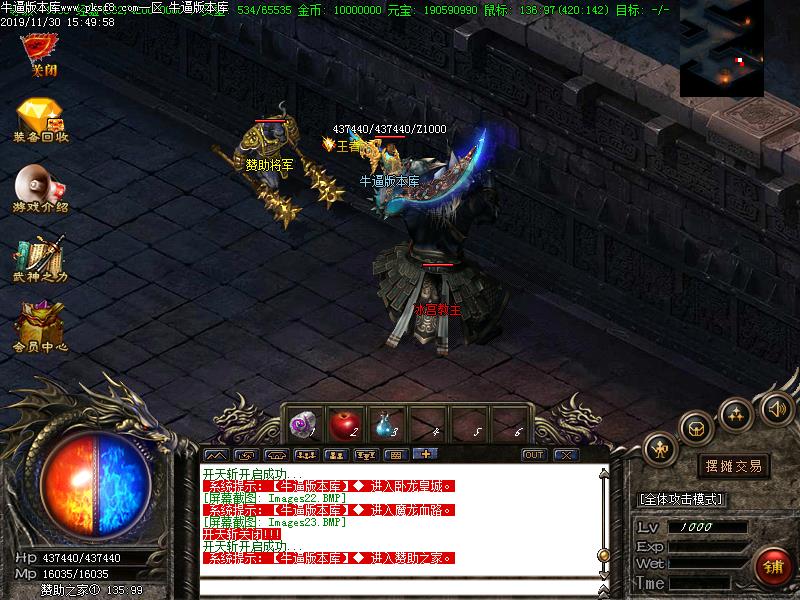Toggle the 全体攻击模式 attack mode label
This screenshot has width=800, height=600.
pyautogui.click(x=681, y=499)
